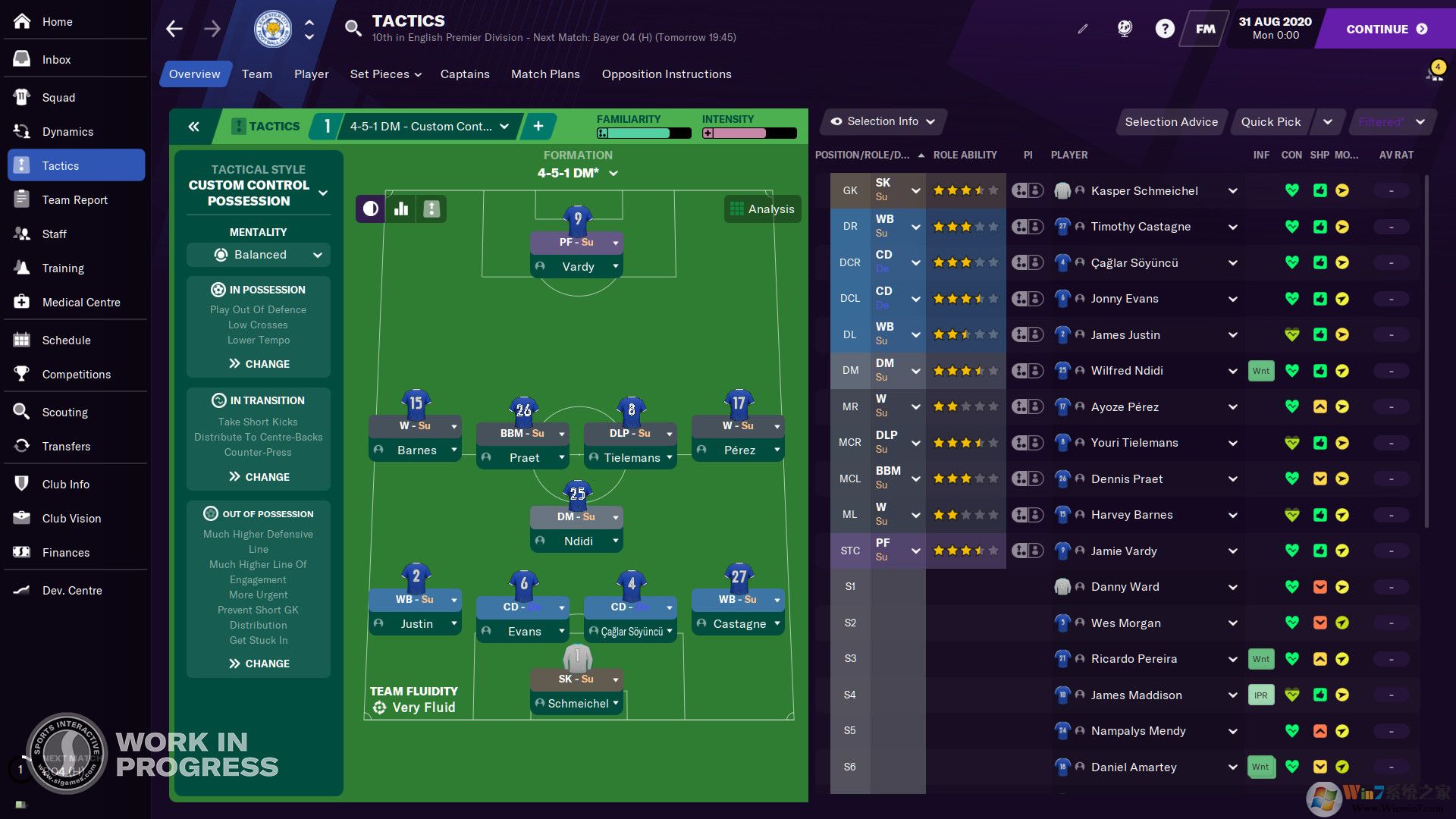Viewport: 1456px width, 819px height.
Task: Open the Opposition Instructions tab
Action: tap(667, 74)
